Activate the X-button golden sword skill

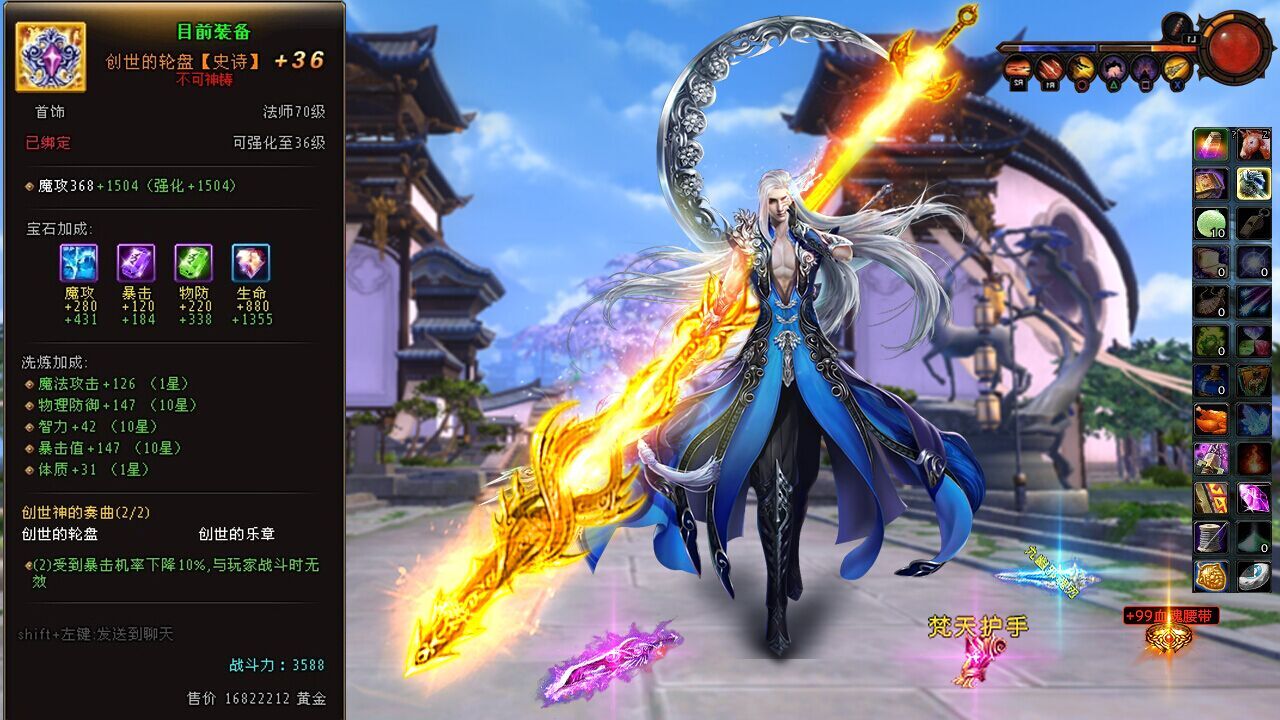(x=1175, y=67)
